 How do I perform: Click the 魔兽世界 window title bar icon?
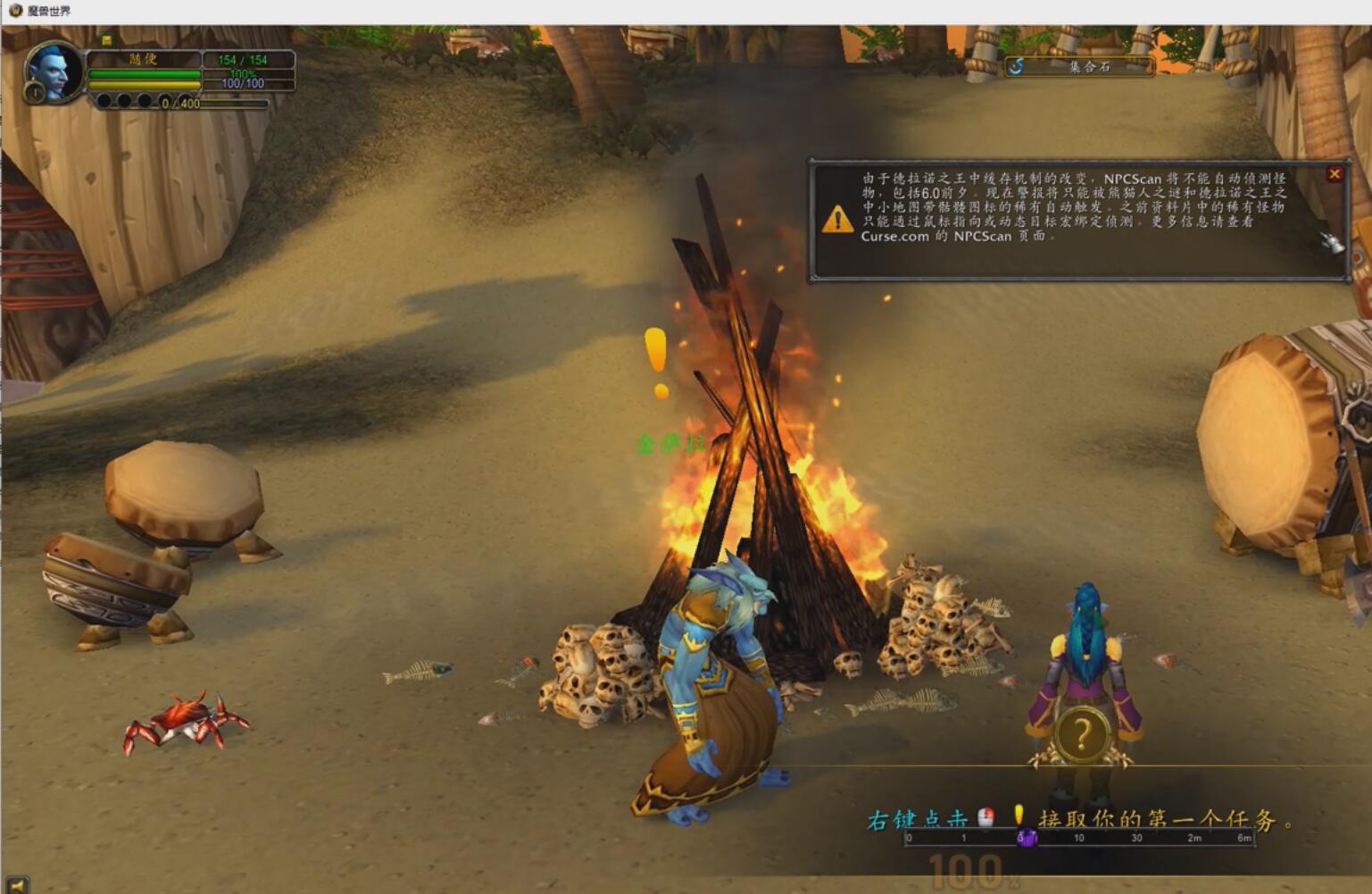[x=14, y=11]
